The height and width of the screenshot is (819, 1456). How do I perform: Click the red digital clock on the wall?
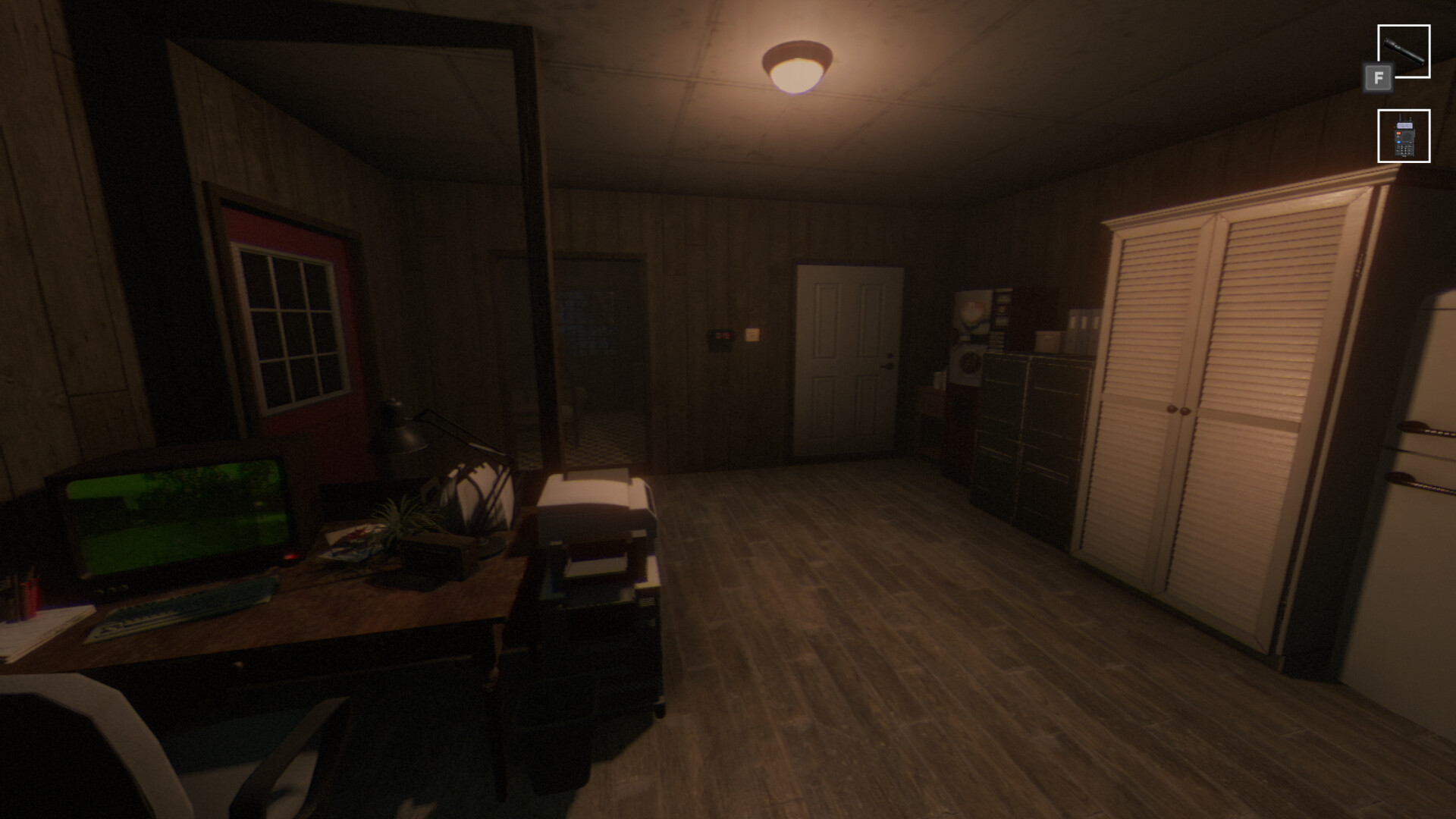(x=721, y=335)
